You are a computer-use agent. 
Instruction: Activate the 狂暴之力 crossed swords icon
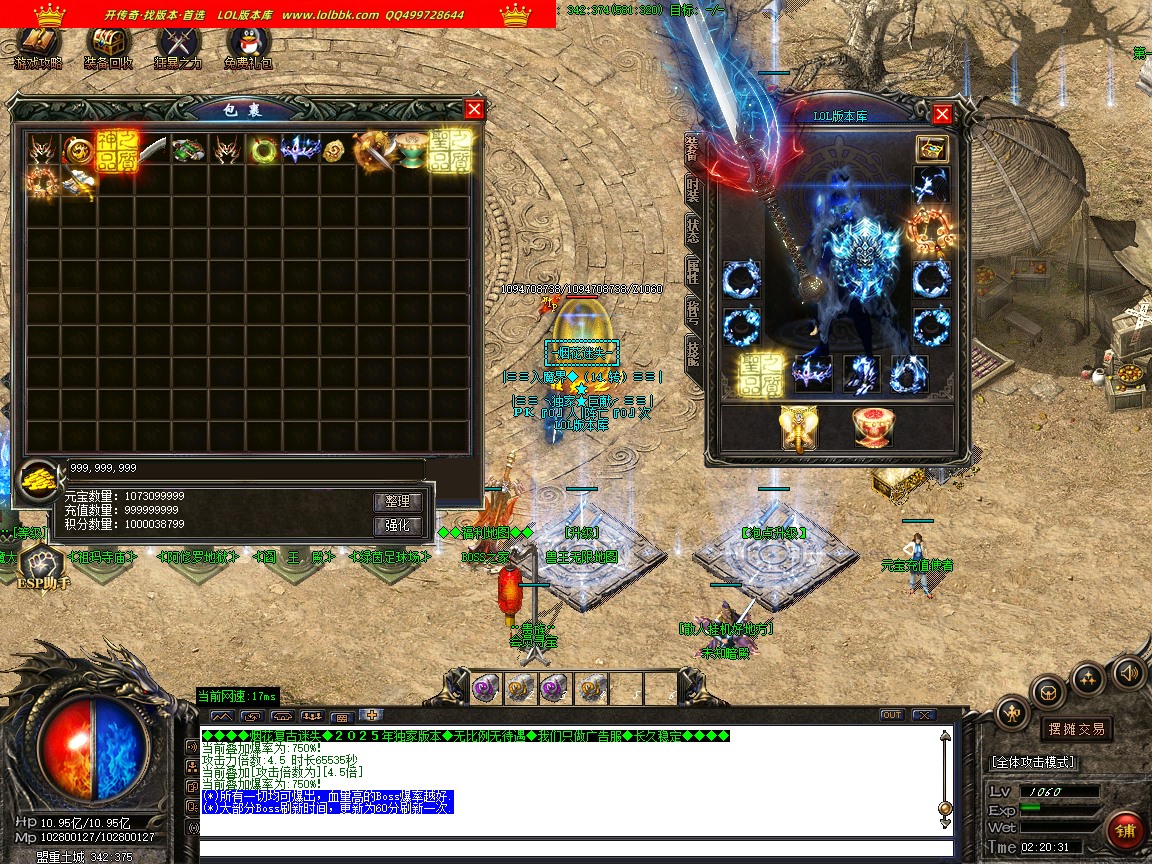tap(178, 45)
